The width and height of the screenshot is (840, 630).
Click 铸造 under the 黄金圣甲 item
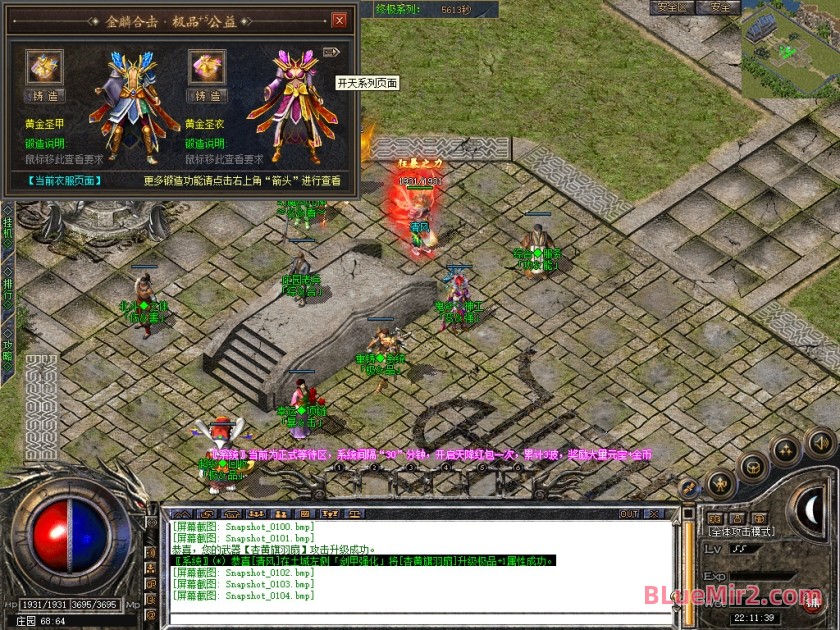[45, 96]
